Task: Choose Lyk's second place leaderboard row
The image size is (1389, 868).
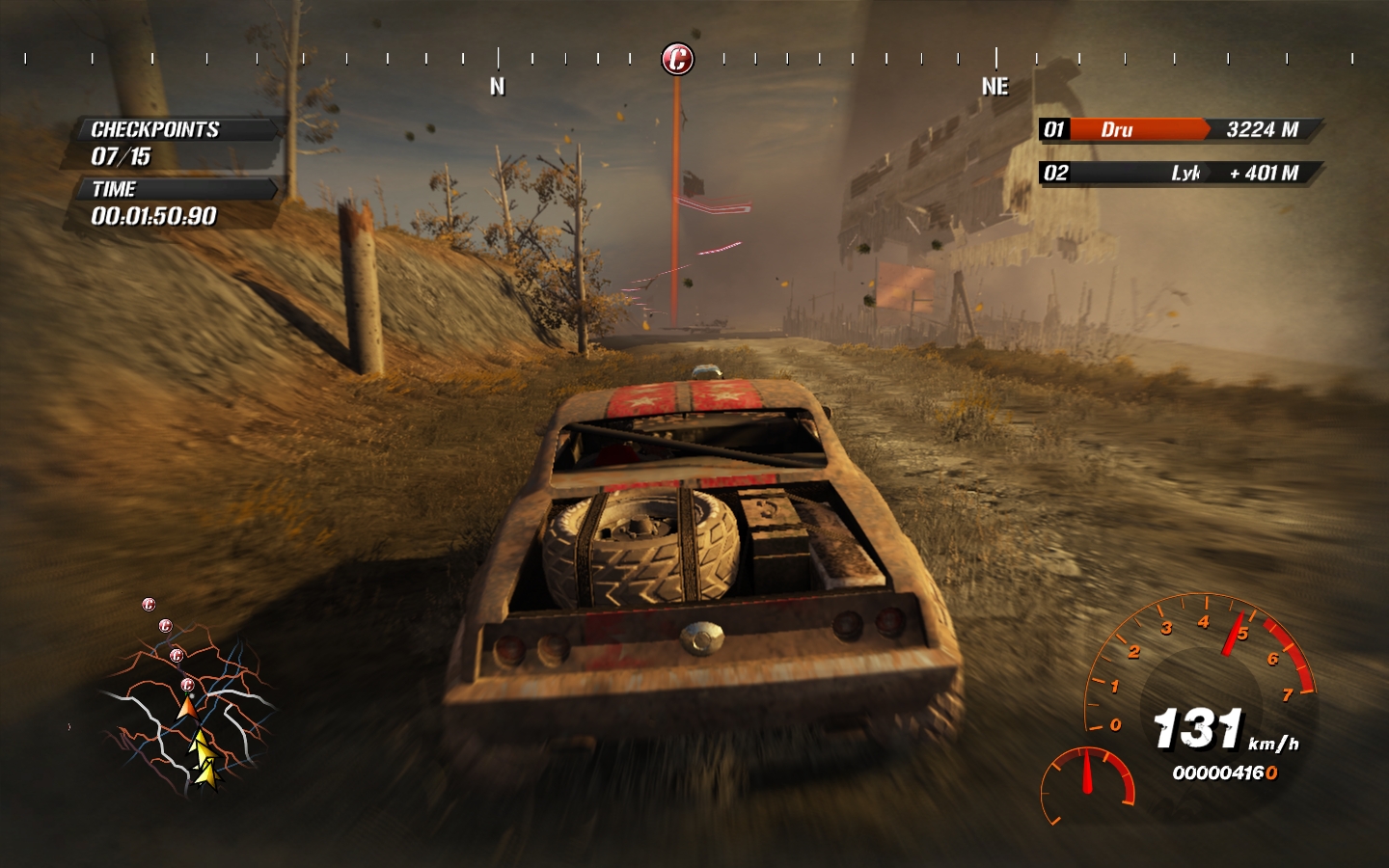Action: click(1179, 173)
